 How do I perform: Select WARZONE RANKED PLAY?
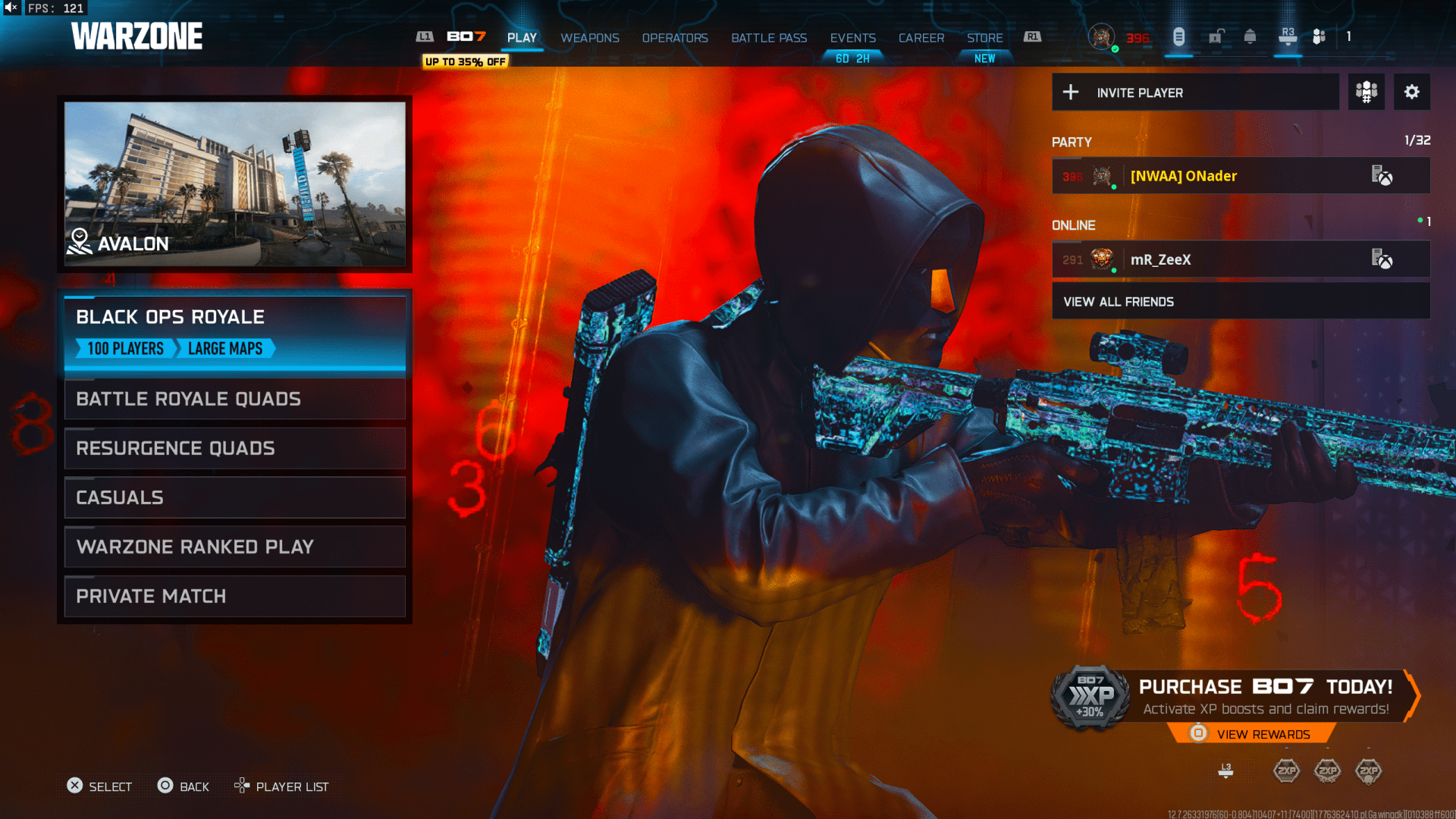pos(235,547)
